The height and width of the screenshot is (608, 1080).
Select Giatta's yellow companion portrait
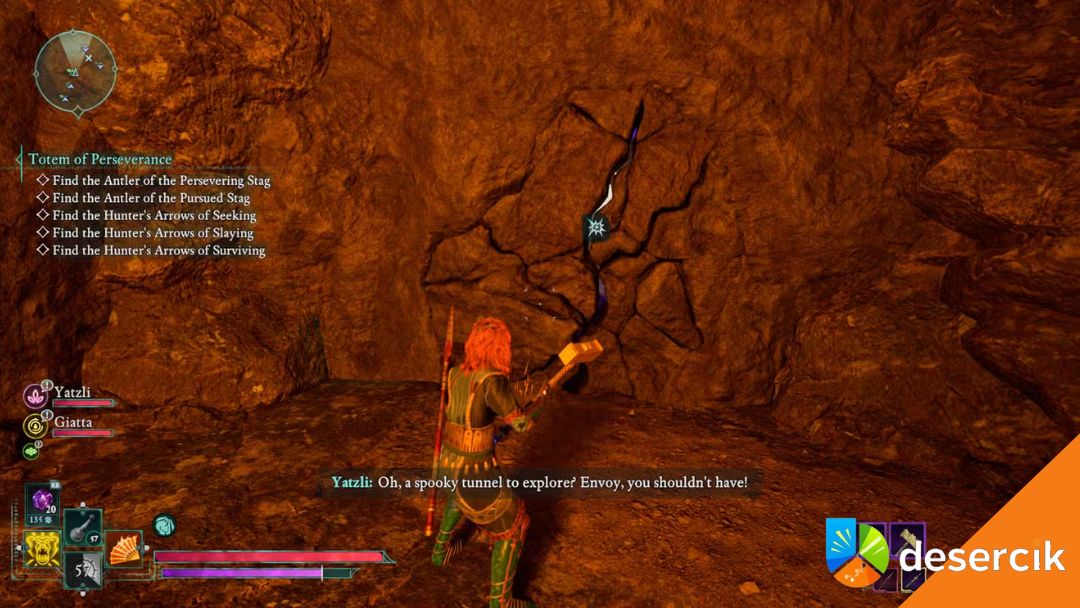pos(34,426)
